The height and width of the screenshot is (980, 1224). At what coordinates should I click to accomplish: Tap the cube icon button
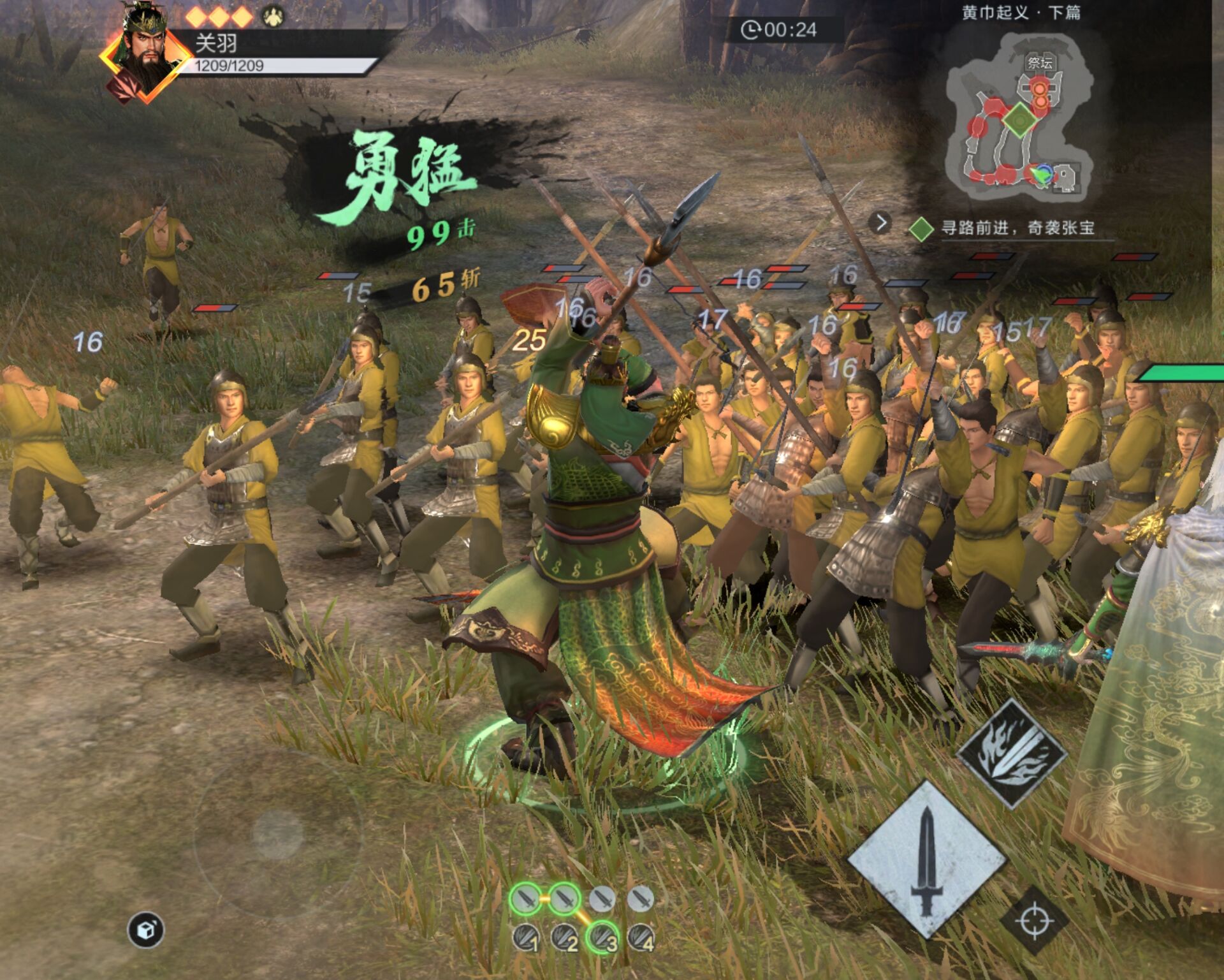(146, 930)
